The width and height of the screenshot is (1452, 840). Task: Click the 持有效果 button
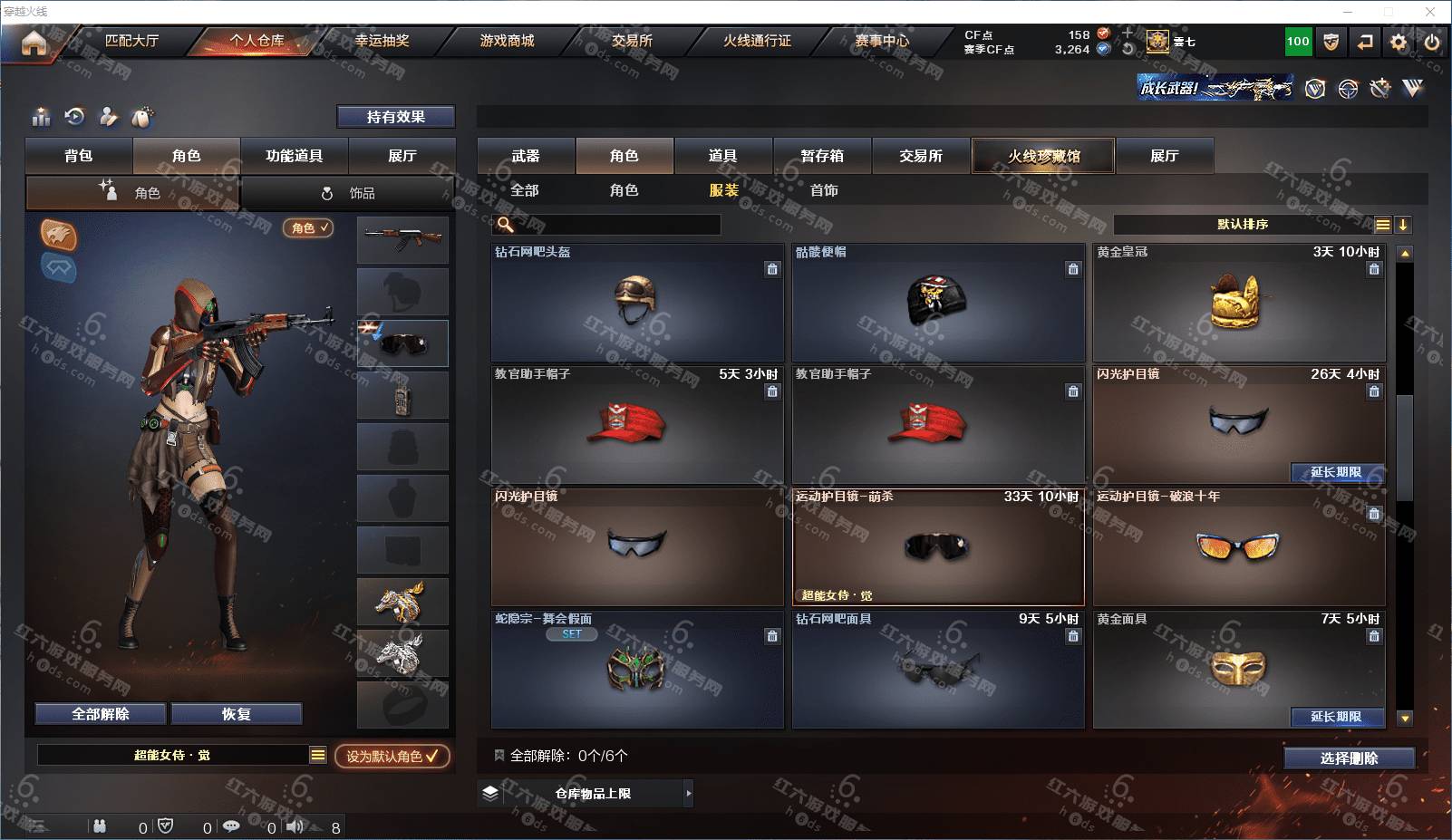tap(396, 117)
